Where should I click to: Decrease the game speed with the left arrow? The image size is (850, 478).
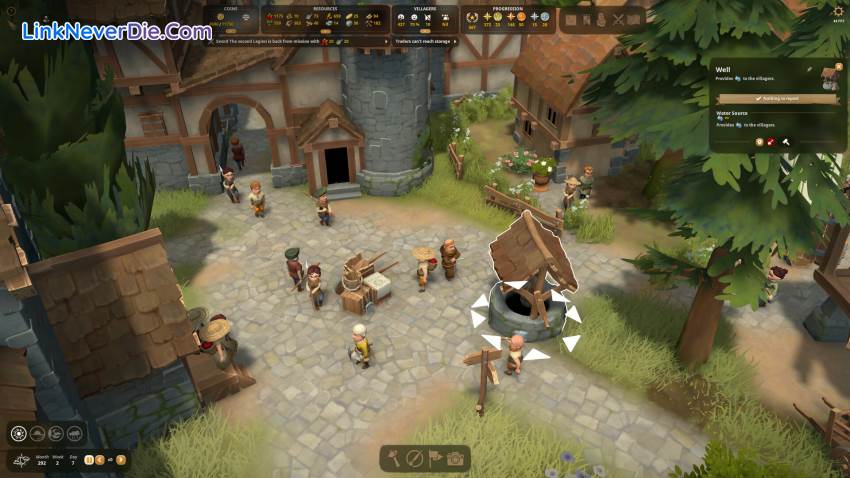(100, 460)
